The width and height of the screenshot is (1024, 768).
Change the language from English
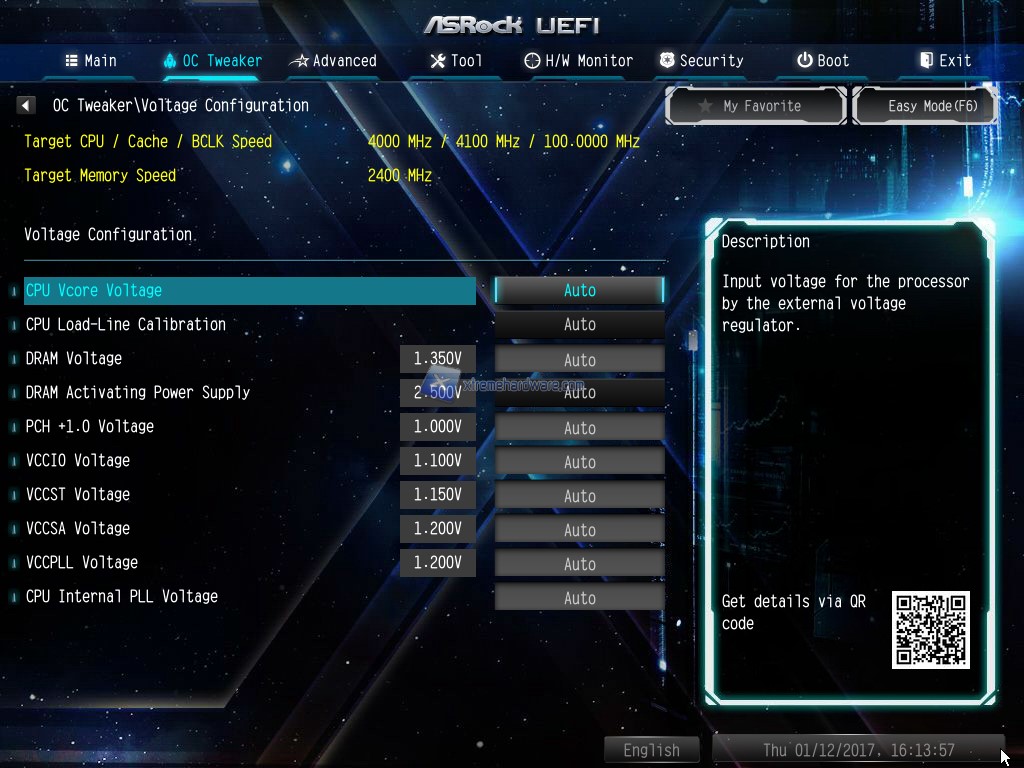[x=651, y=750]
